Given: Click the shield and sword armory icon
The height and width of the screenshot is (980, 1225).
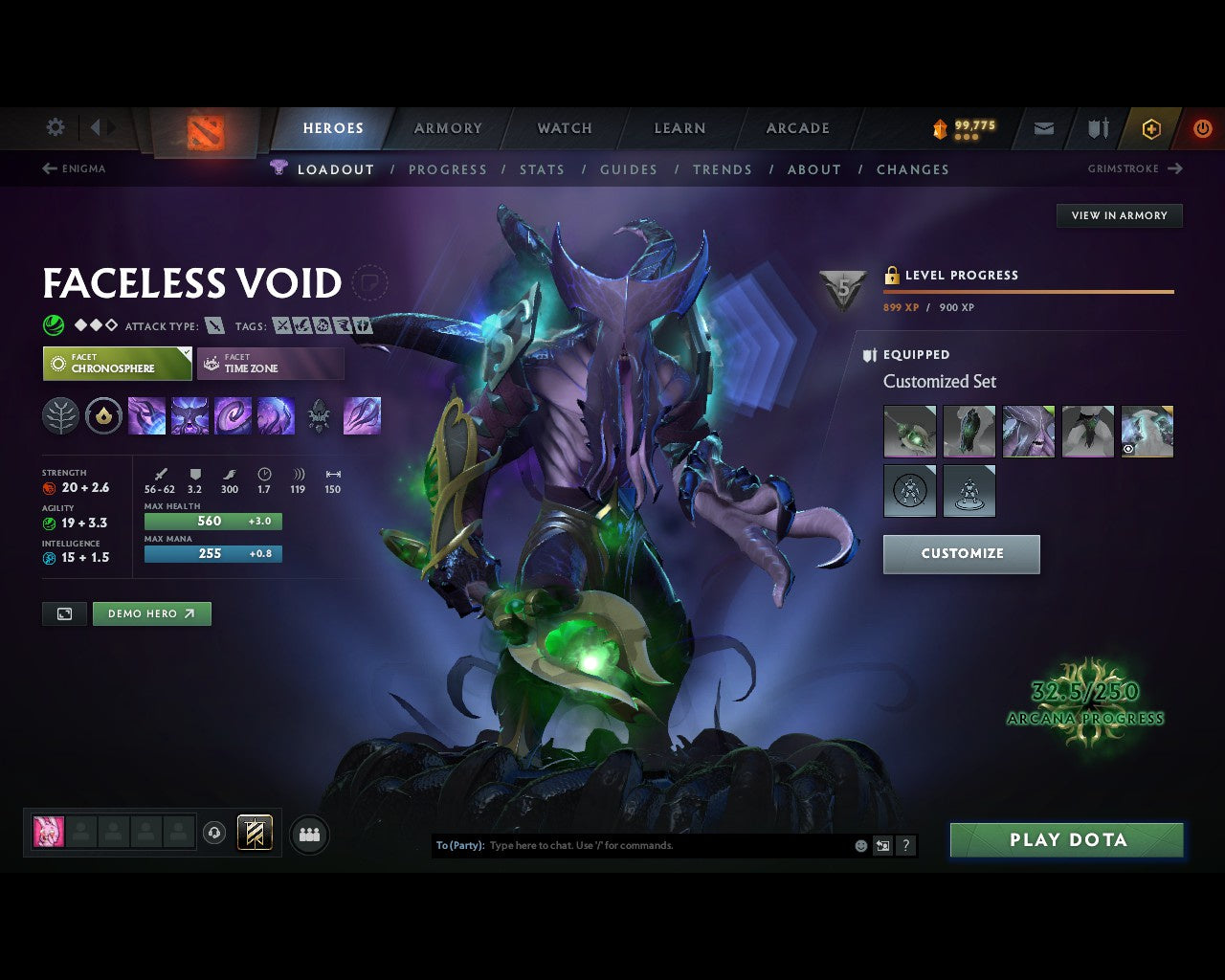Looking at the screenshot, I should 1096,128.
